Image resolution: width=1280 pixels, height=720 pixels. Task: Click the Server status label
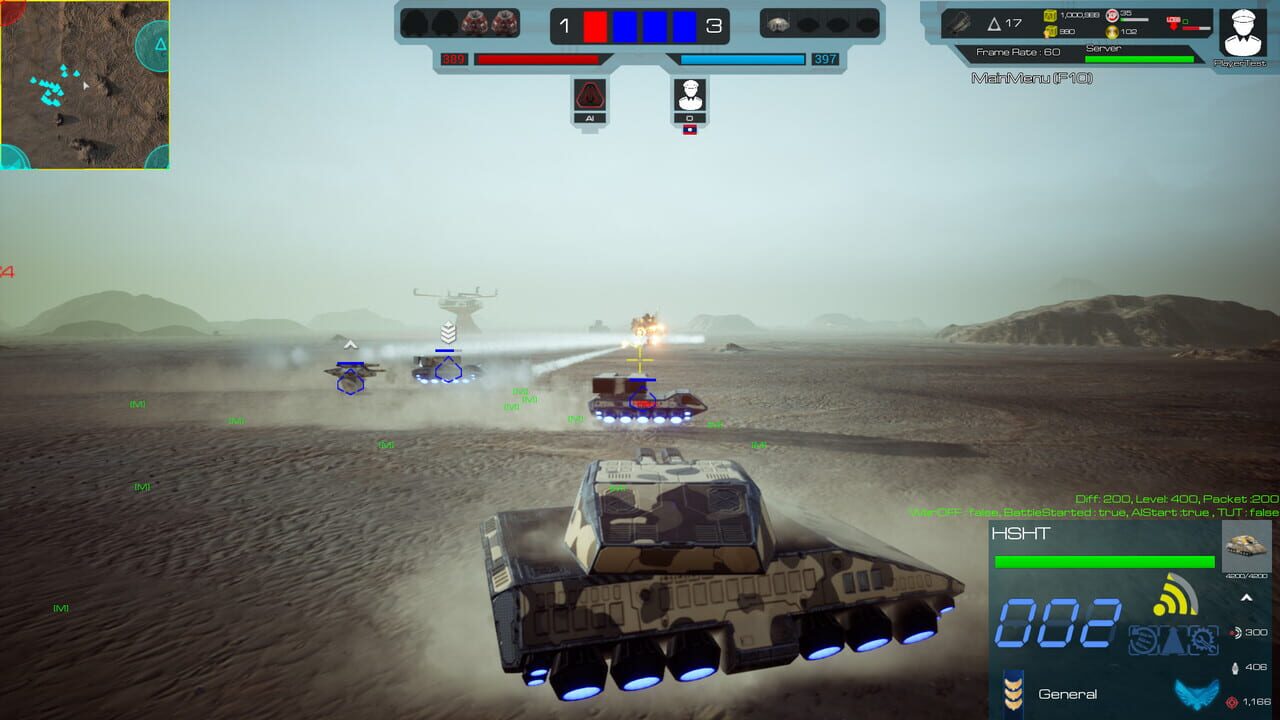(x=1102, y=47)
